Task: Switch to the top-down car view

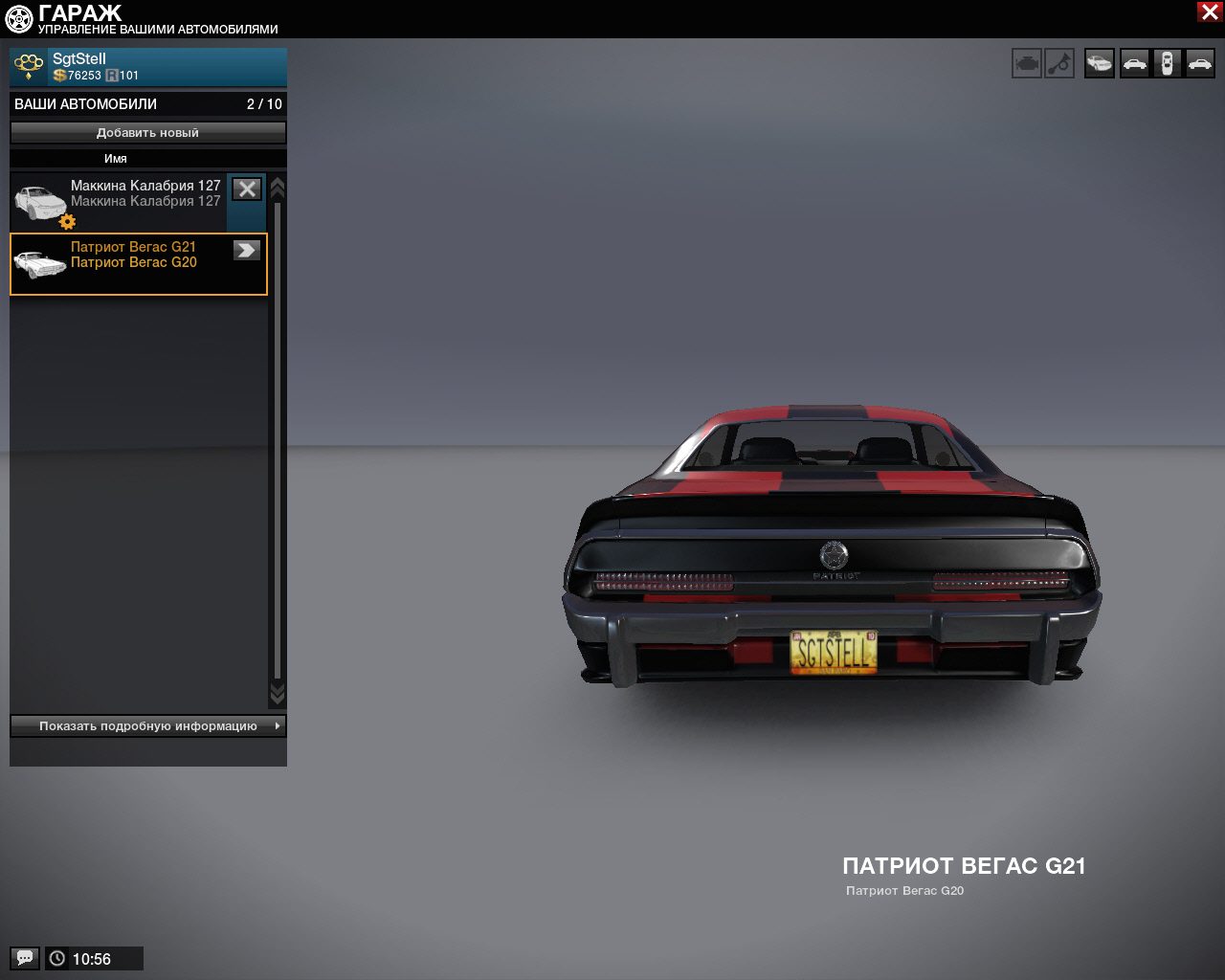Action: (1167, 64)
